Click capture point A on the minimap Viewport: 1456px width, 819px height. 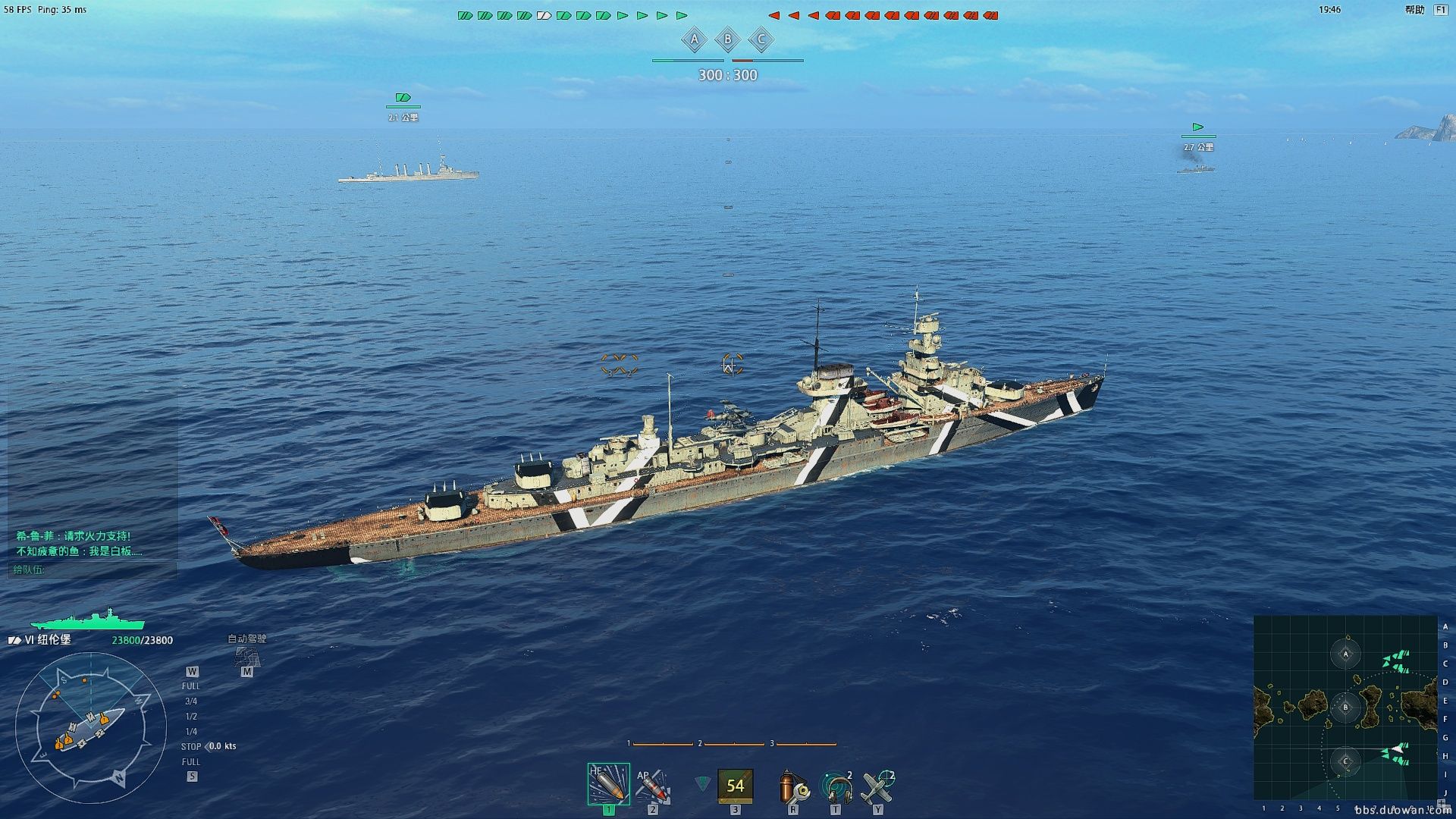click(x=1346, y=654)
